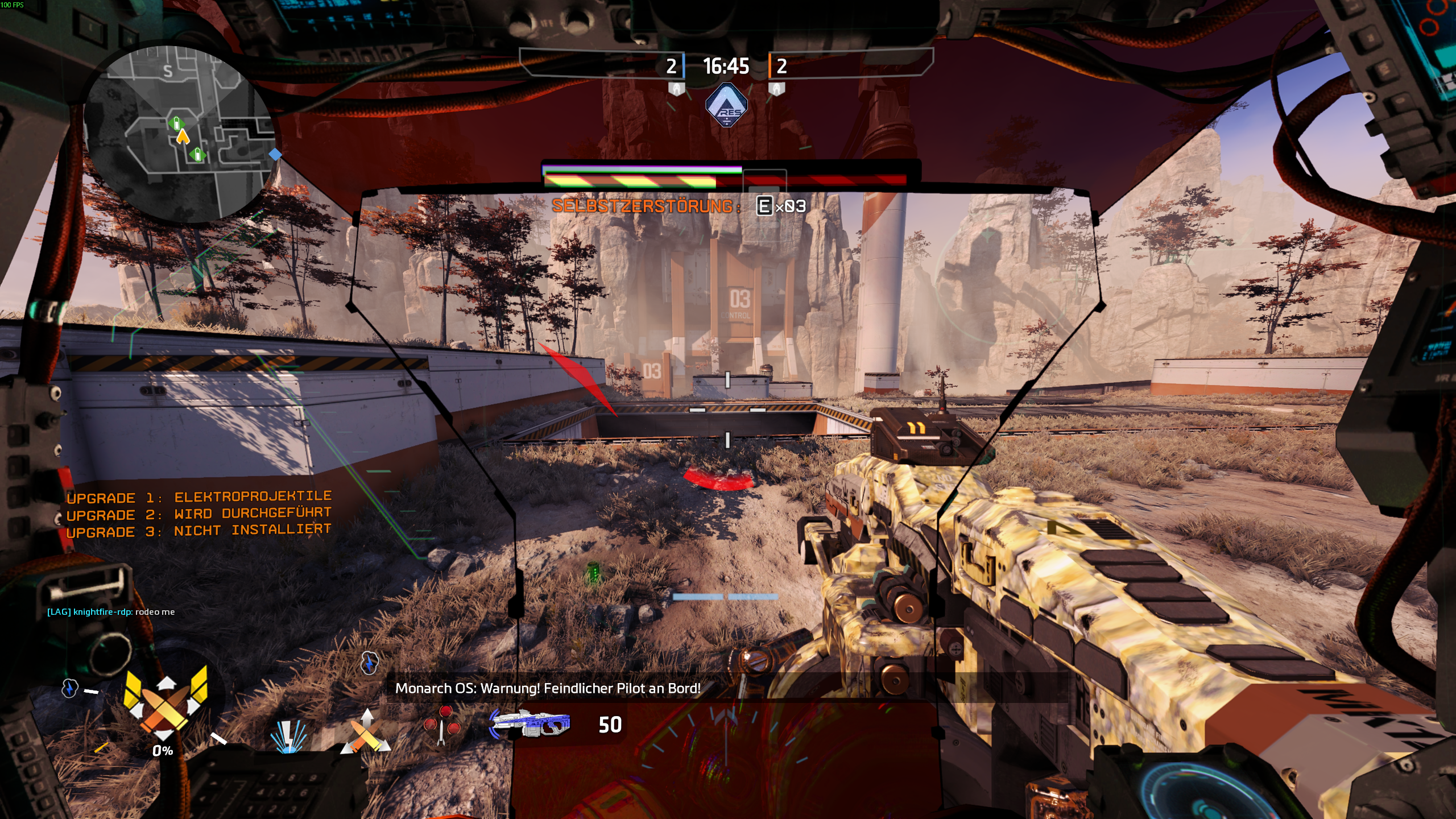
Task: Click the titan icon under the blue team score
Action: [x=676, y=89]
